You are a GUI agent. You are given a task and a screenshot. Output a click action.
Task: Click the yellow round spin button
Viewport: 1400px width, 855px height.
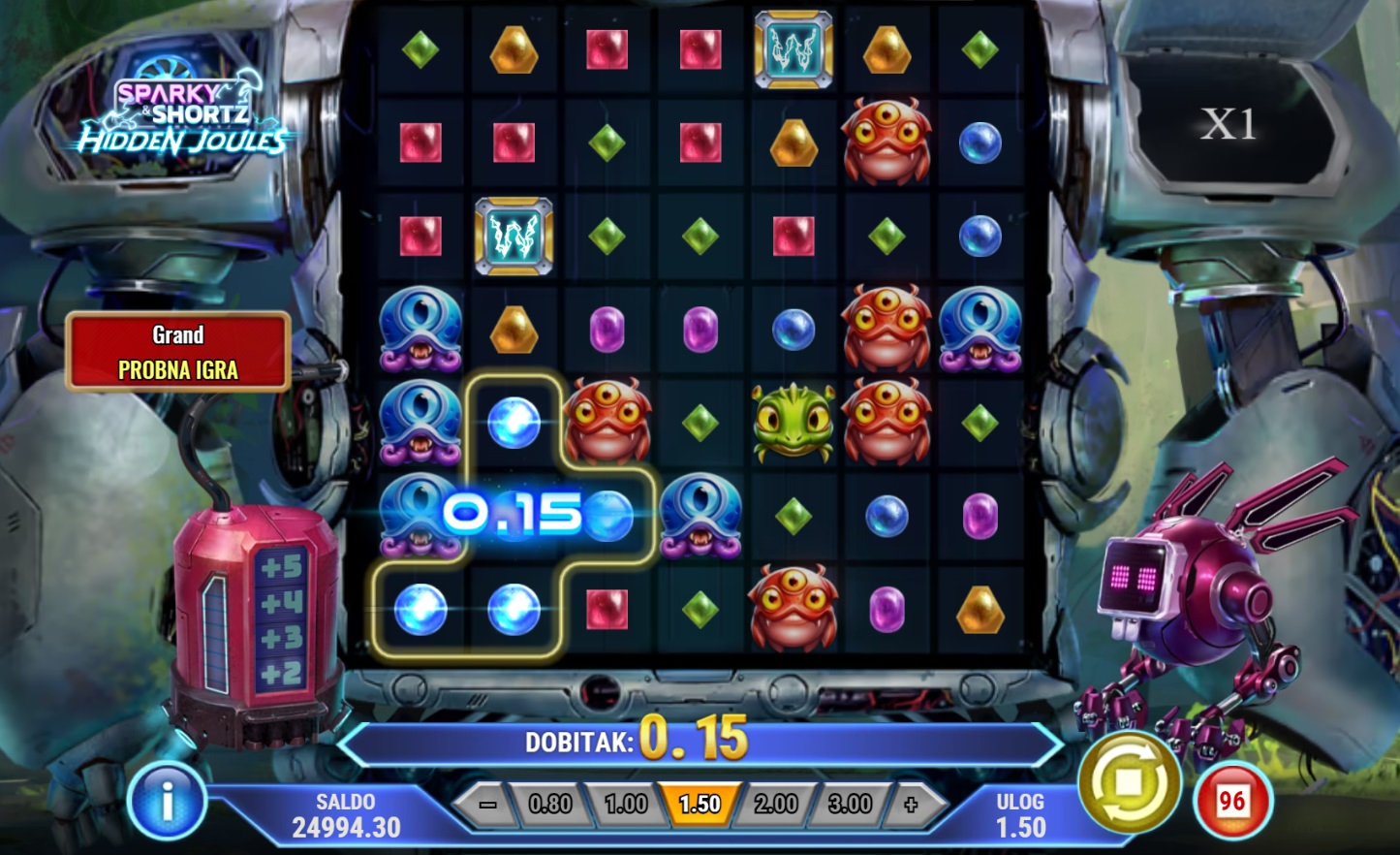pyautogui.click(x=1130, y=783)
